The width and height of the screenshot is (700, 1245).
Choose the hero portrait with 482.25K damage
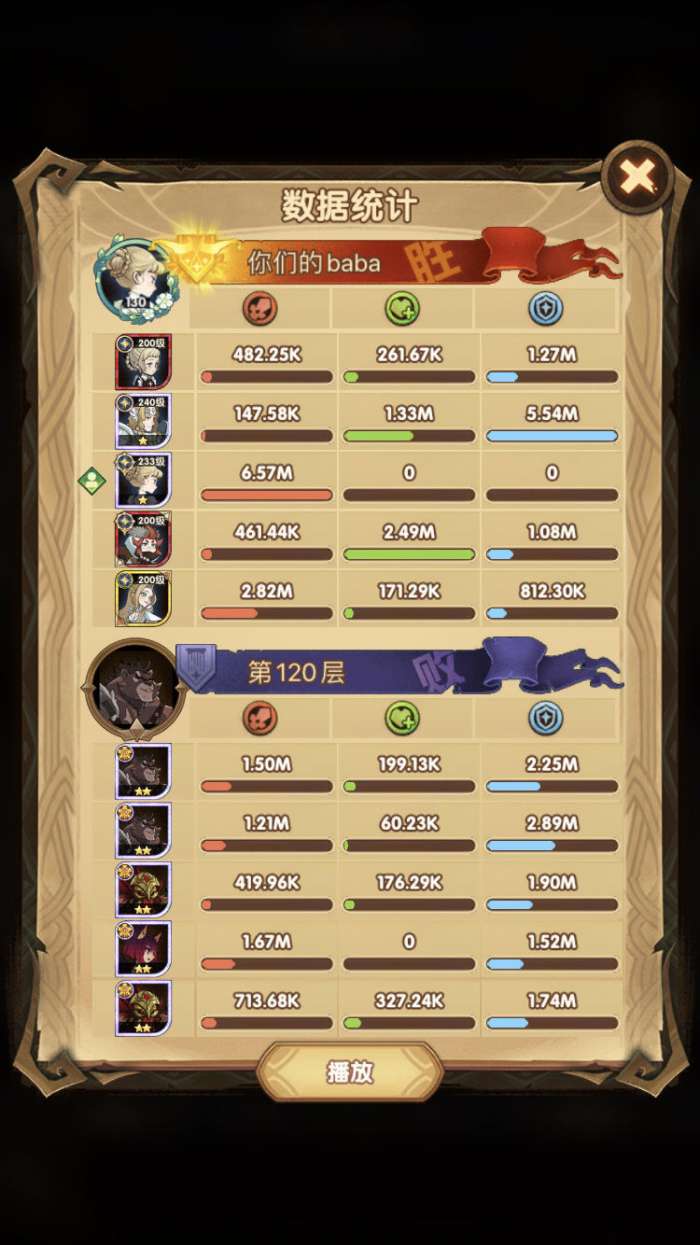[x=144, y=362]
